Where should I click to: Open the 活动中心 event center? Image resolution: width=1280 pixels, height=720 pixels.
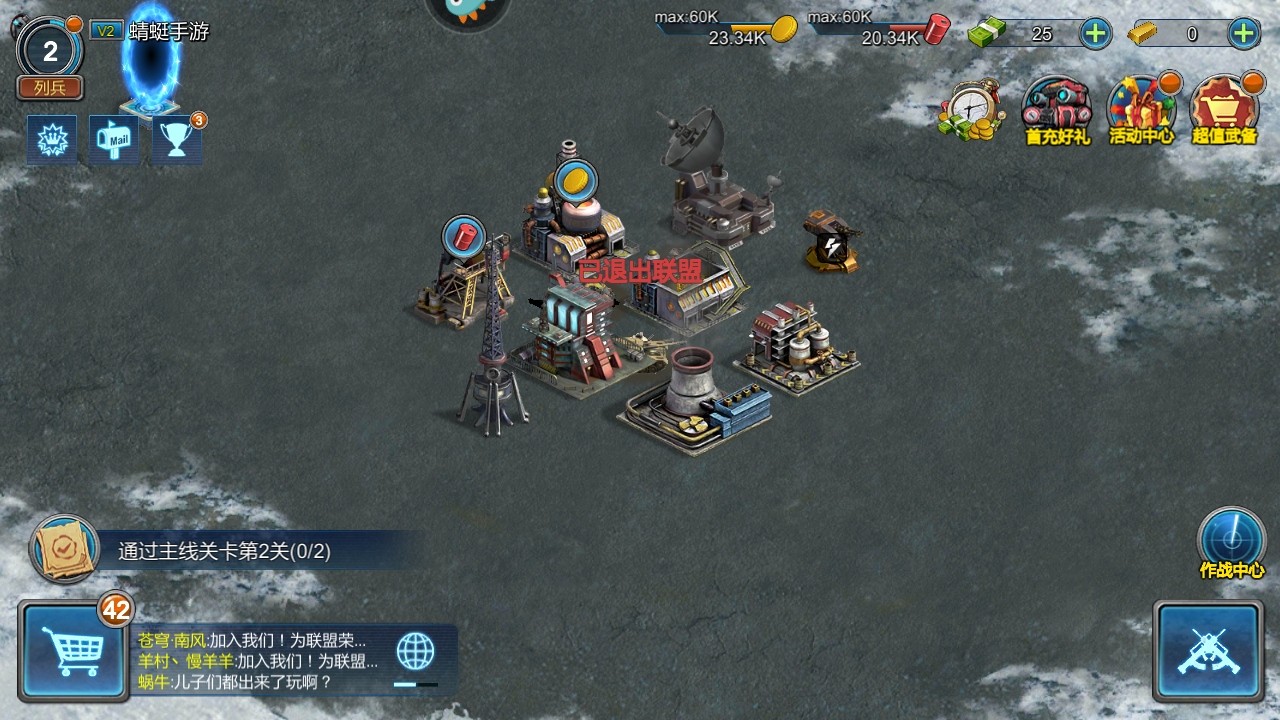tap(1141, 110)
